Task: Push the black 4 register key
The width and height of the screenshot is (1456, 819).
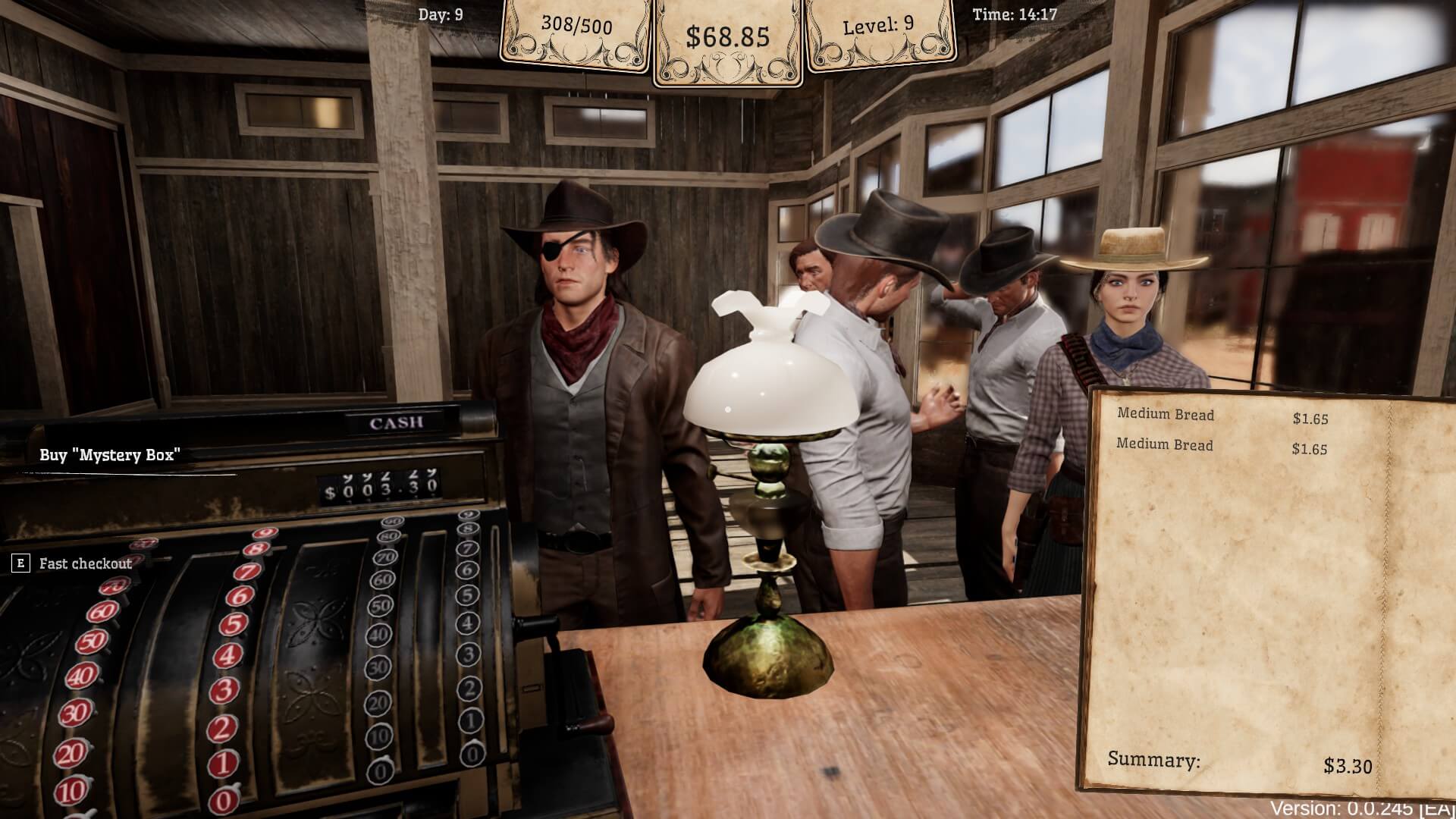Action: [469, 624]
